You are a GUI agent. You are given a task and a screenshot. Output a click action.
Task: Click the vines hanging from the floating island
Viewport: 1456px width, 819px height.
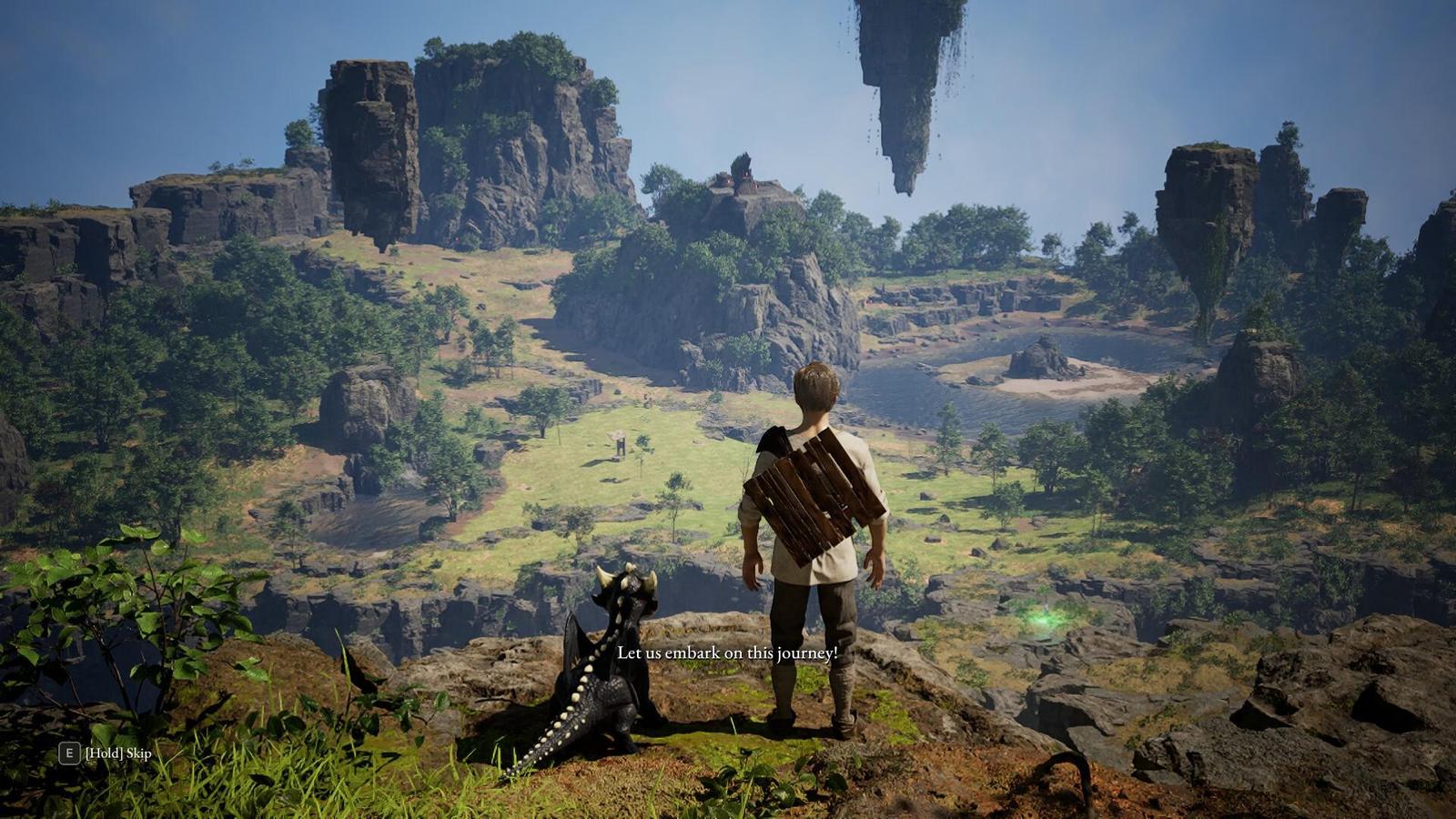click(x=955, y=55)
